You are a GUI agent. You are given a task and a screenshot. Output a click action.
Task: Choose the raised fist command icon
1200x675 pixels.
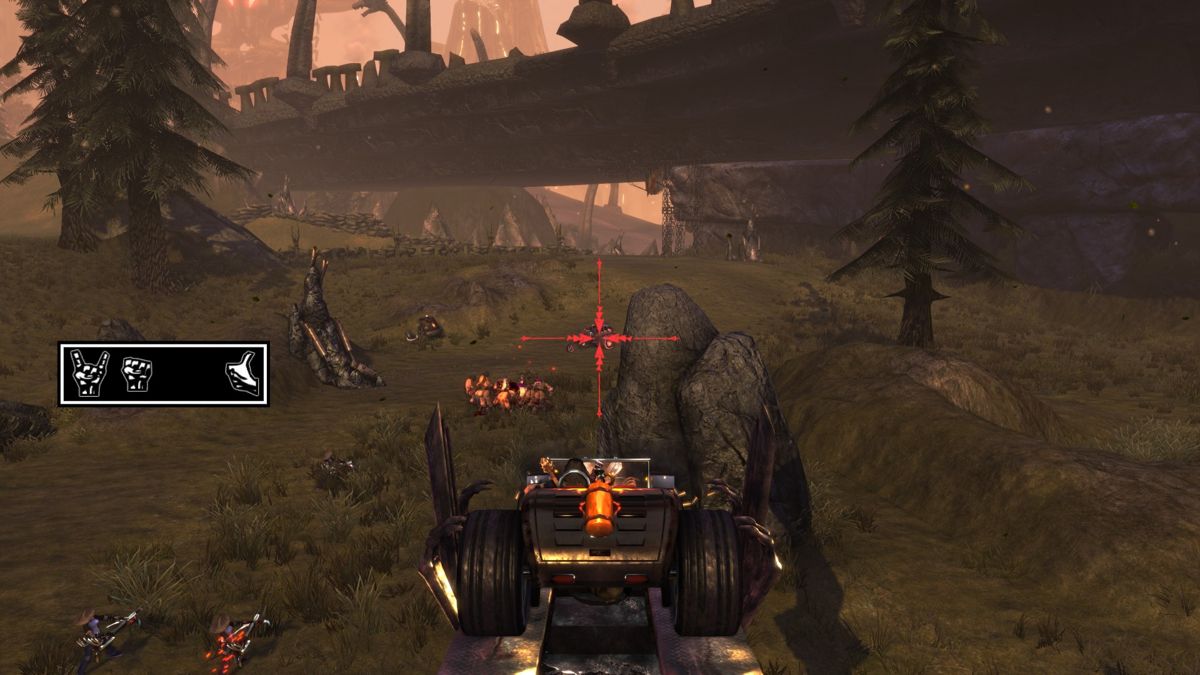coord(135,373)
